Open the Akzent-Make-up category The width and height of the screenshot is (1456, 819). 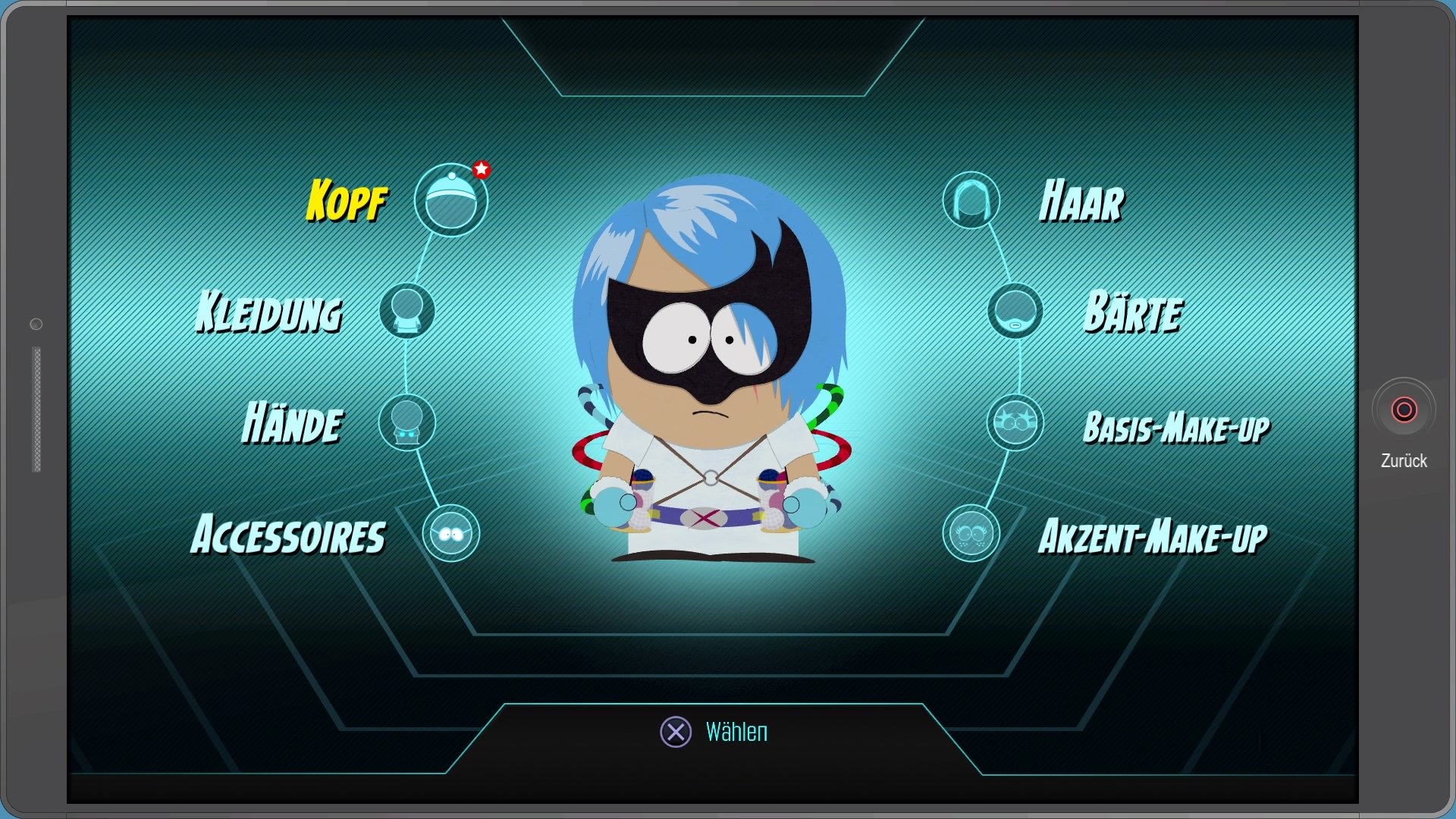pos(1153,536)
